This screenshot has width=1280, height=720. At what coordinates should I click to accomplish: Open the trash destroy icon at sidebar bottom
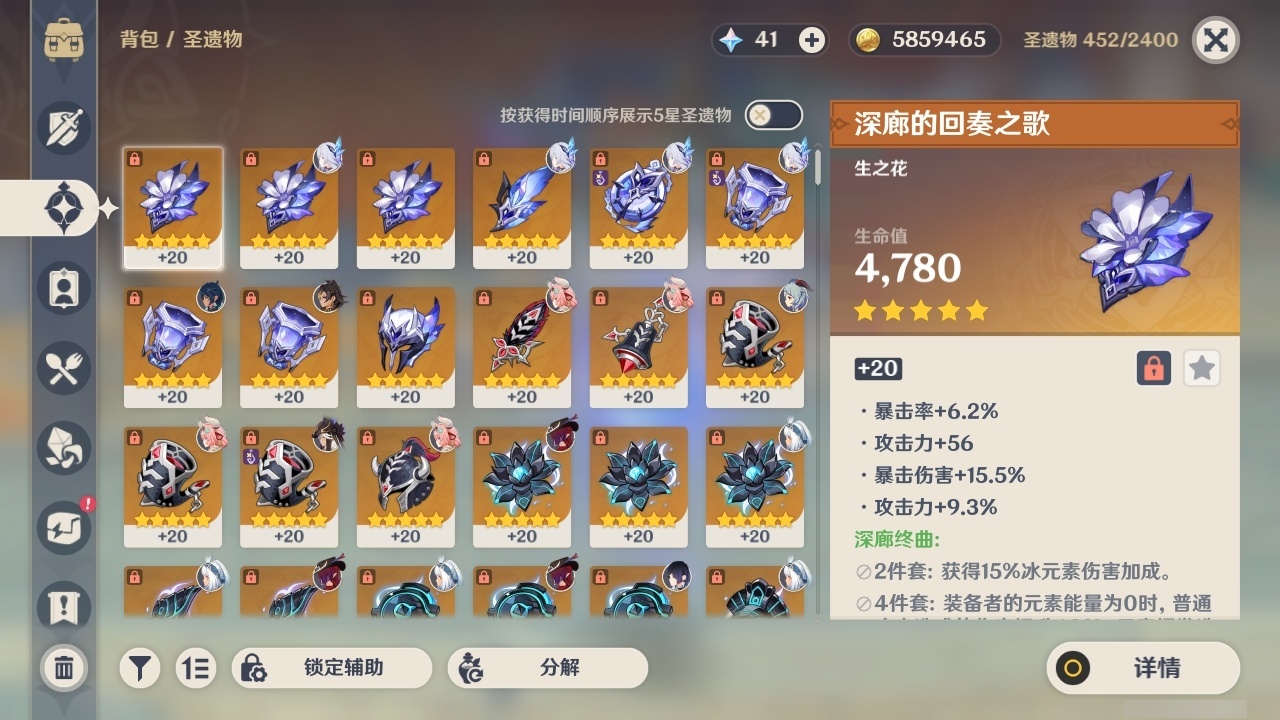click(x=63, y=668)
